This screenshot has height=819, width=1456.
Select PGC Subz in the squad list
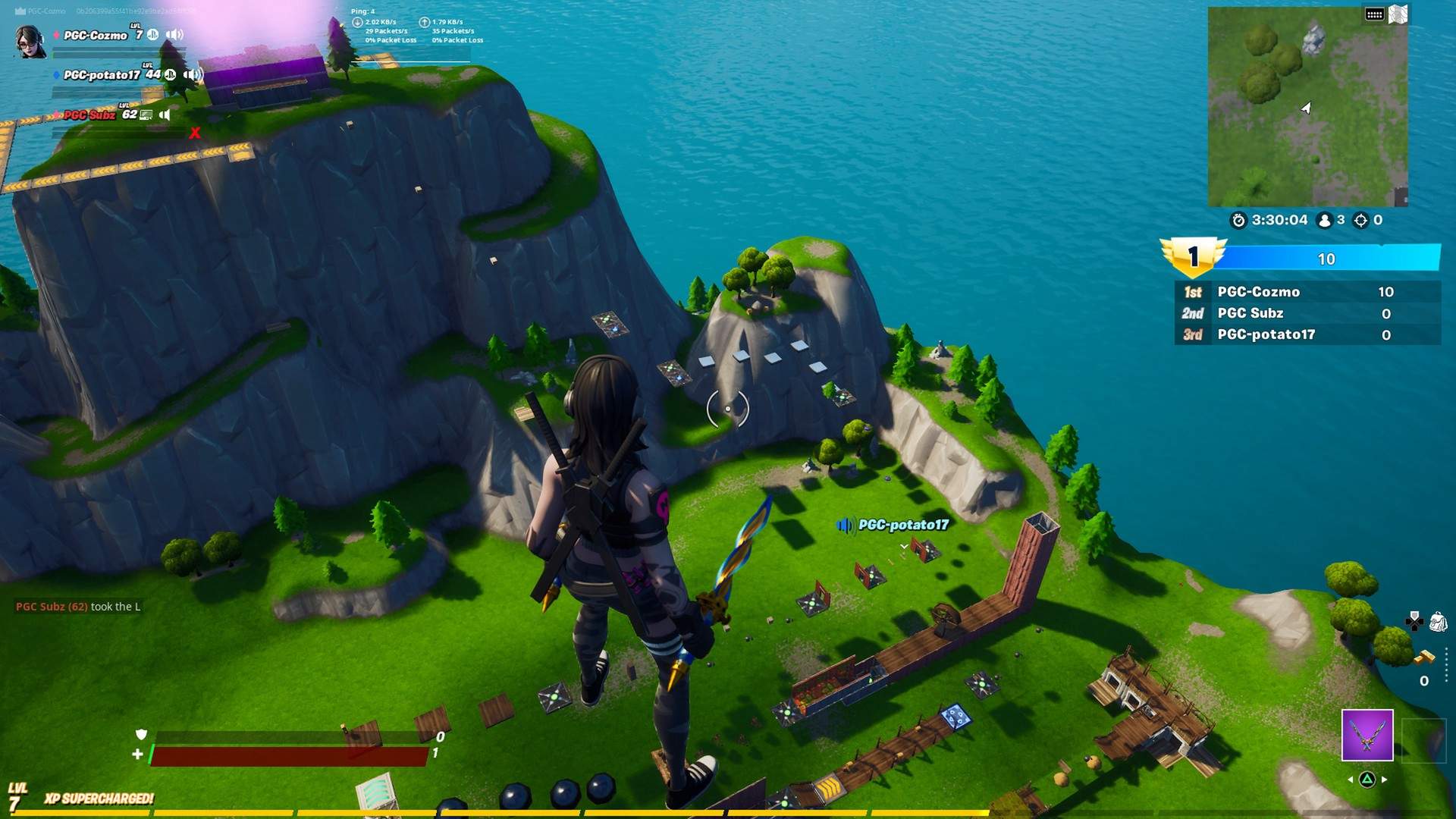(x=89, y=115)
